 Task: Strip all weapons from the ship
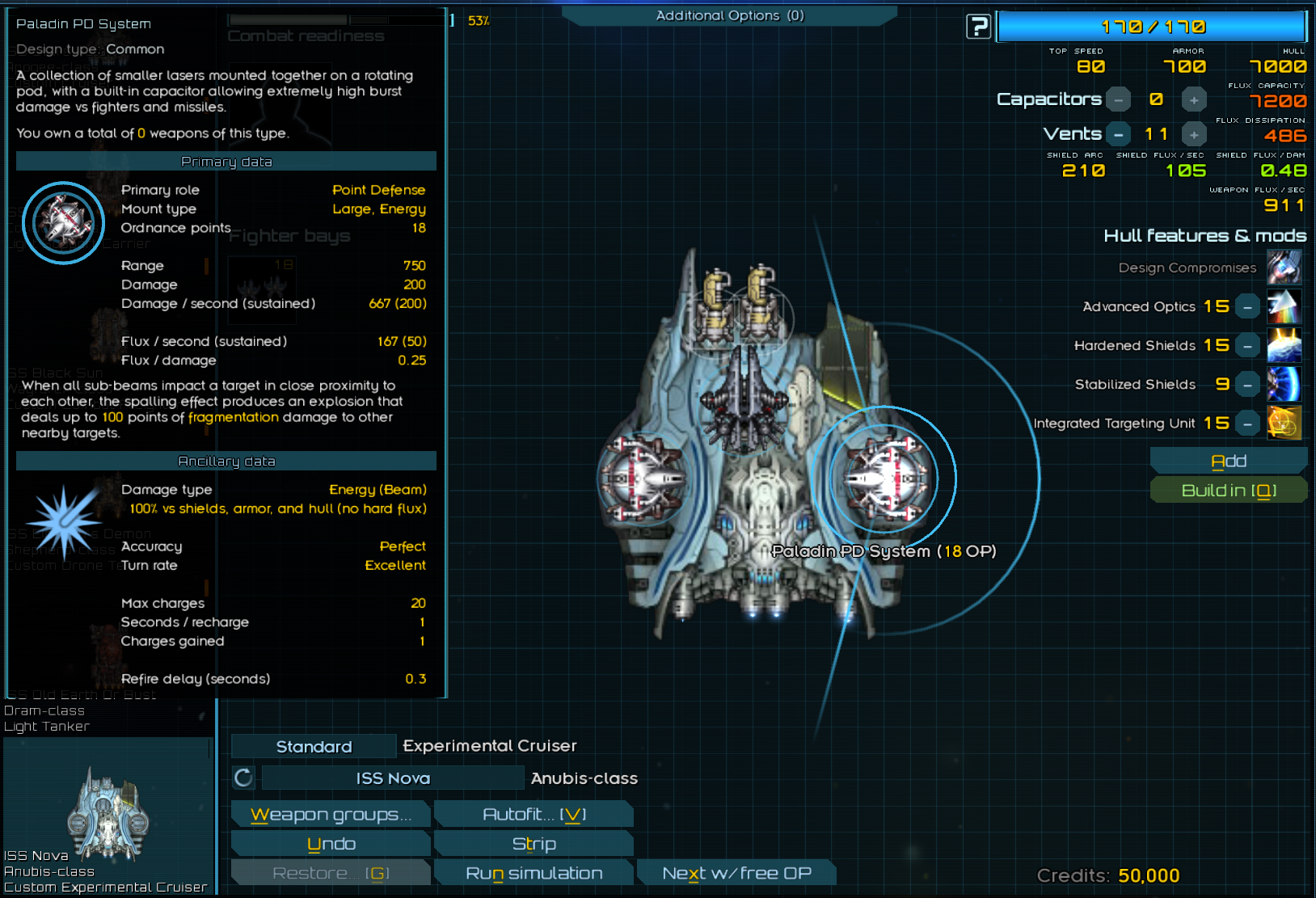coord(534,844)
